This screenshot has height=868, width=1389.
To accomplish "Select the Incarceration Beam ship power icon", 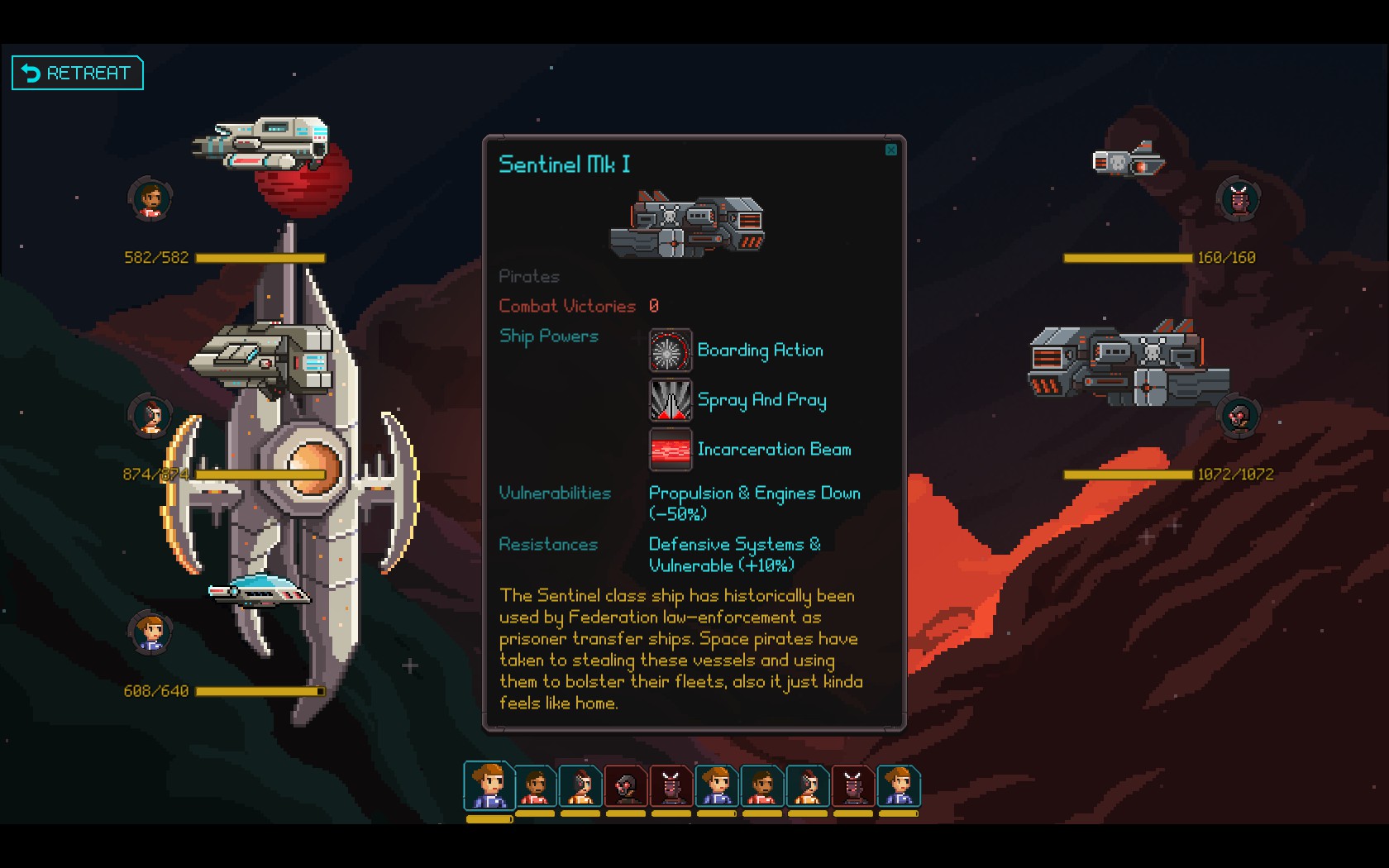I will (x=671, y=449).
